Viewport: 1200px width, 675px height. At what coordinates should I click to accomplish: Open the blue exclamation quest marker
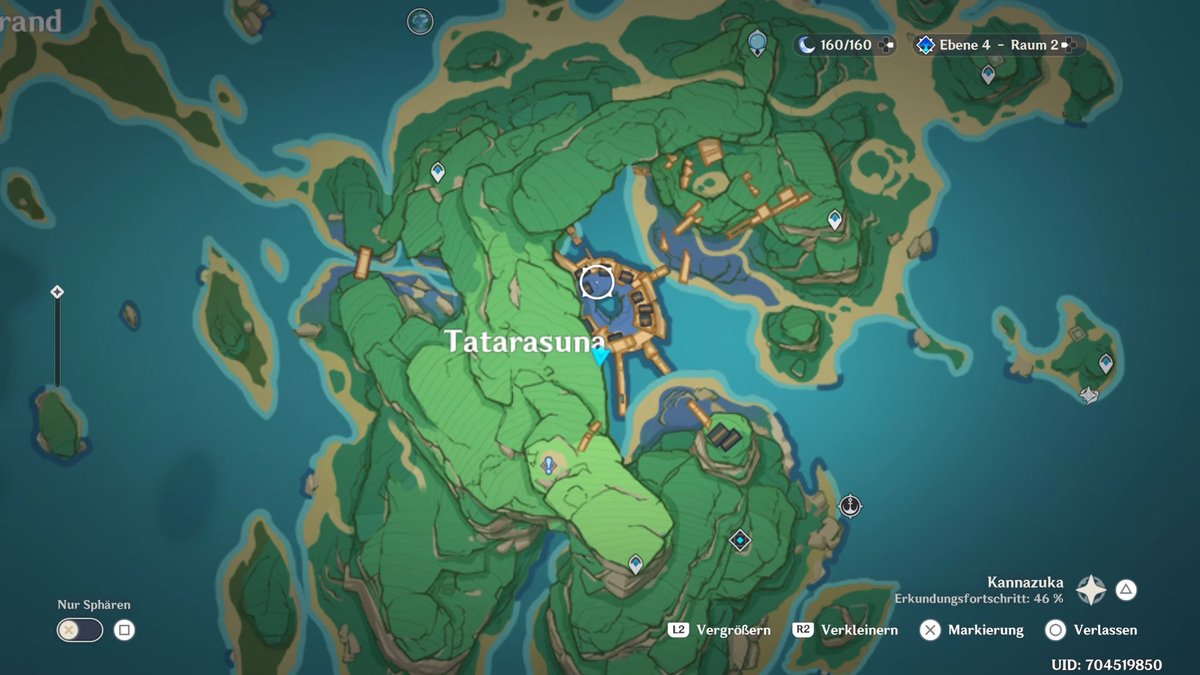click(x=548, y=465)
